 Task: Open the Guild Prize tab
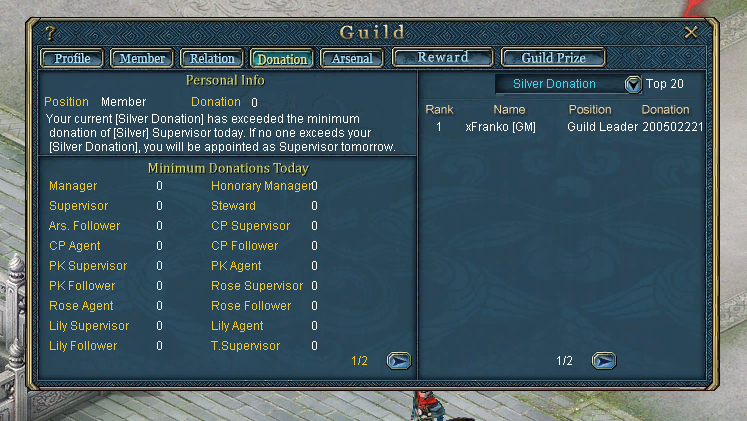[553, 58]
